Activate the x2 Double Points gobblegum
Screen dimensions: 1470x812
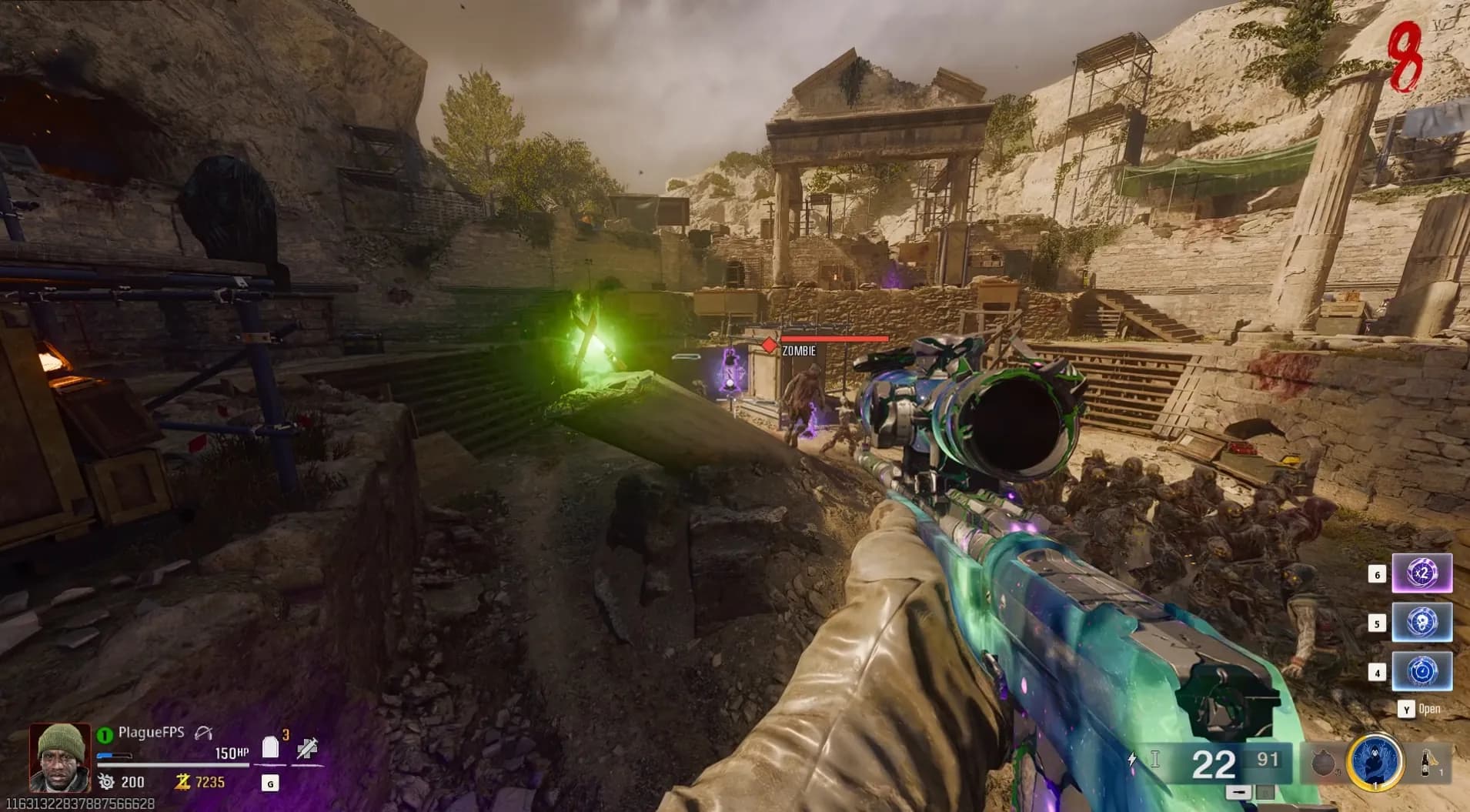[x=1422, y=574]
